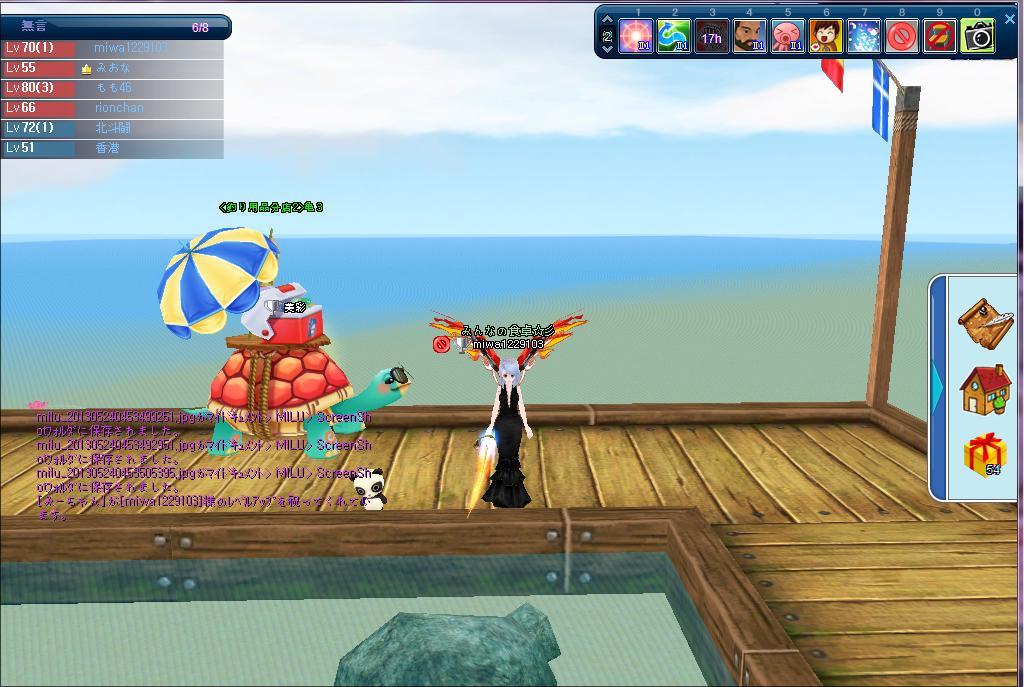Use the bearded man face icon
The height and width of the screenshot is (687, 1024).
(750, 37)
